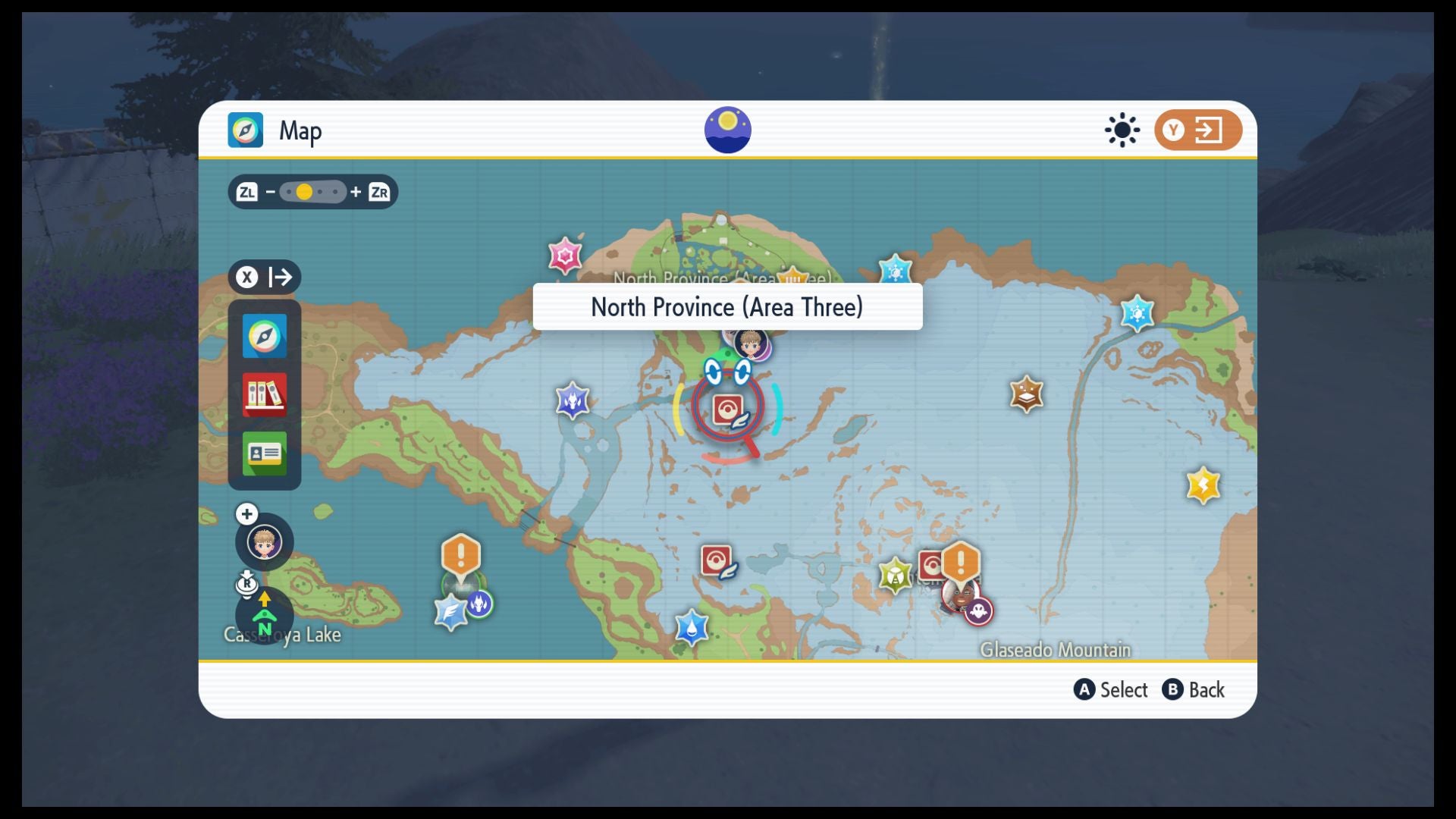Toggle the sidebar open with the X arrow control

tap(264, 278)
